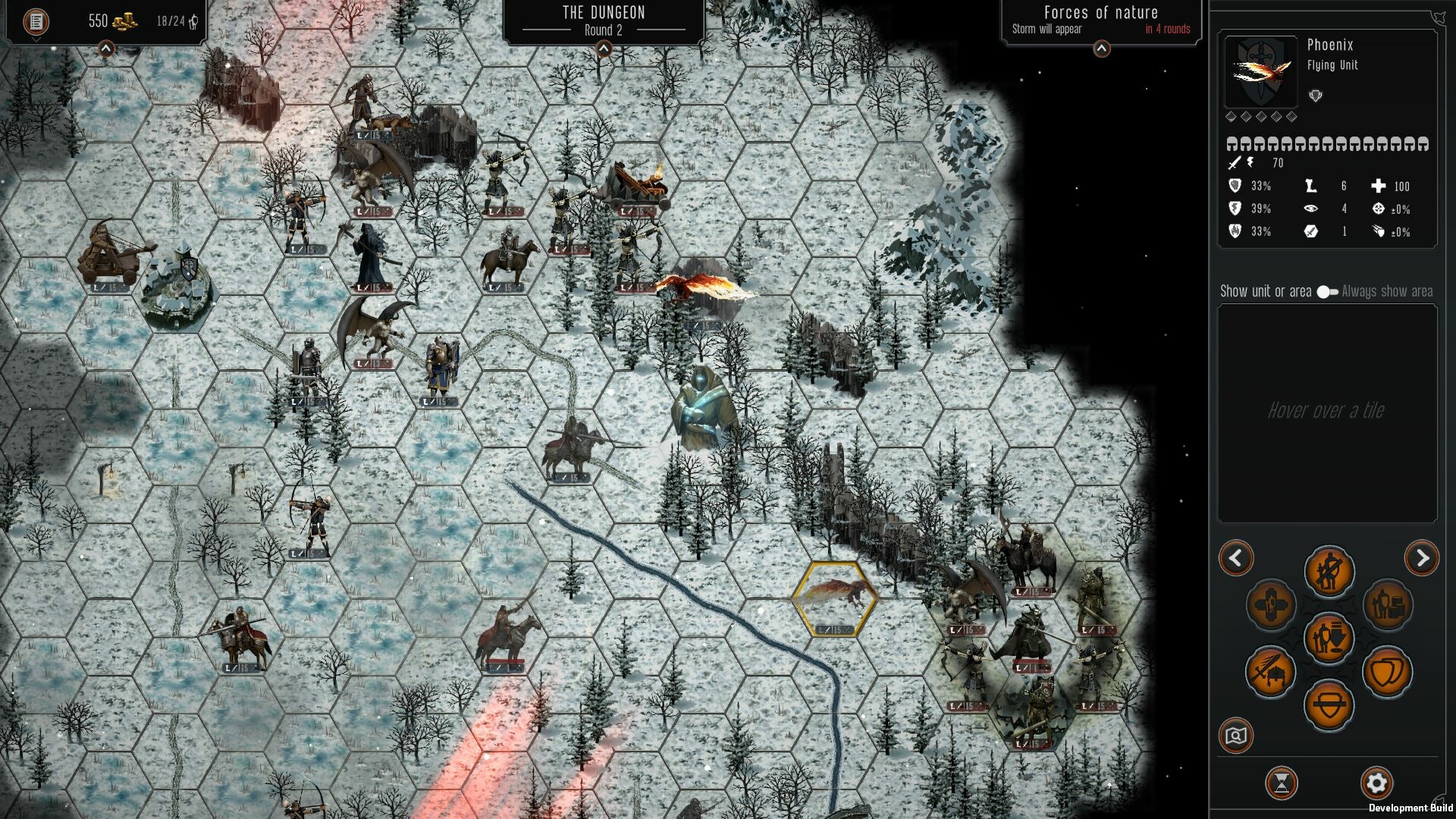
Task: Toggle the Show unit or area switch
Action: point(1327,292)
